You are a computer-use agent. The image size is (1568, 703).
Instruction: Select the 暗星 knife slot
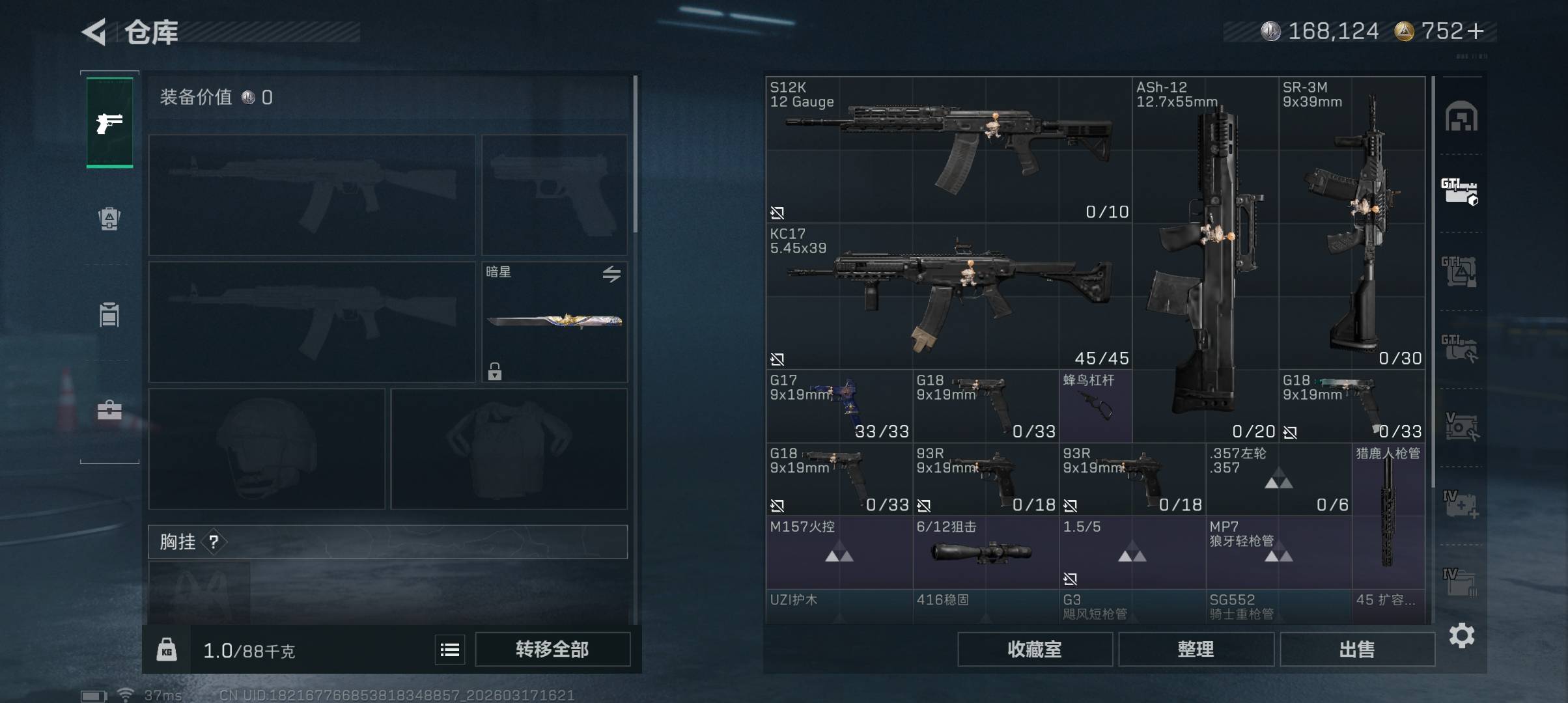554,322
